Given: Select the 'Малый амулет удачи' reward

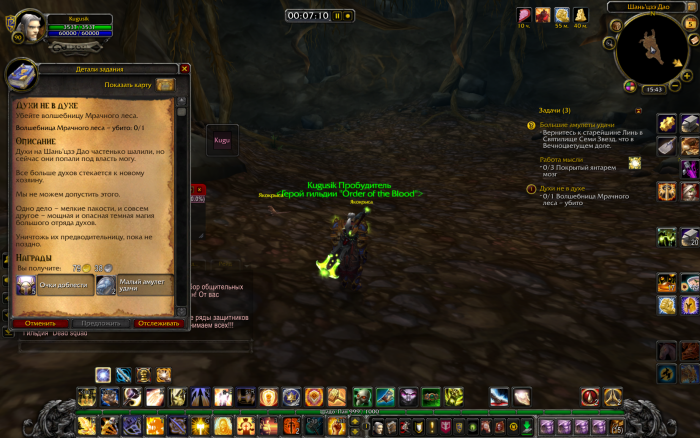Looking at the screenshot, I should [x=135, y=285].
